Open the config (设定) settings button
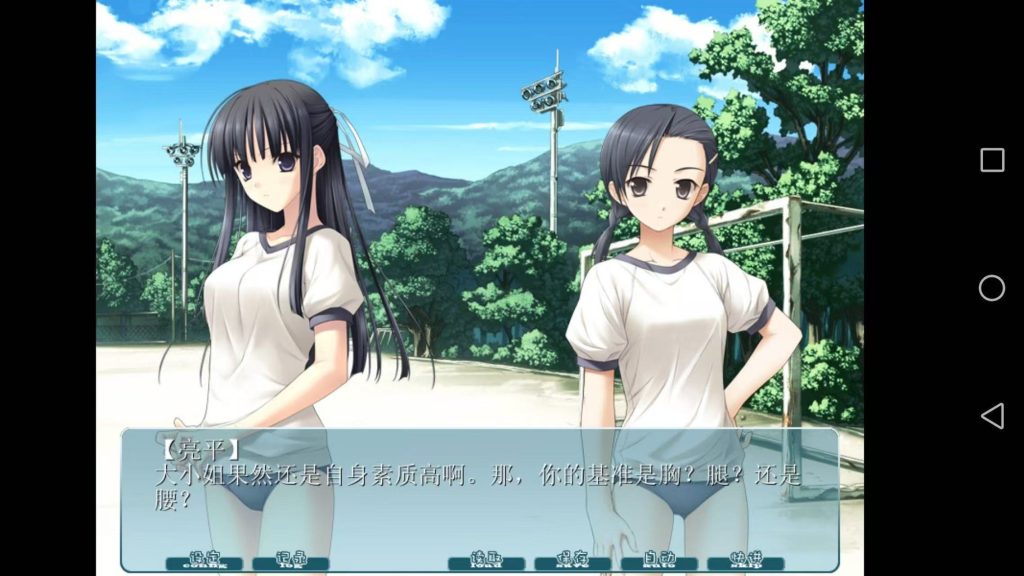The height and width of the screenshot is (576, 1024). point(204,562)
